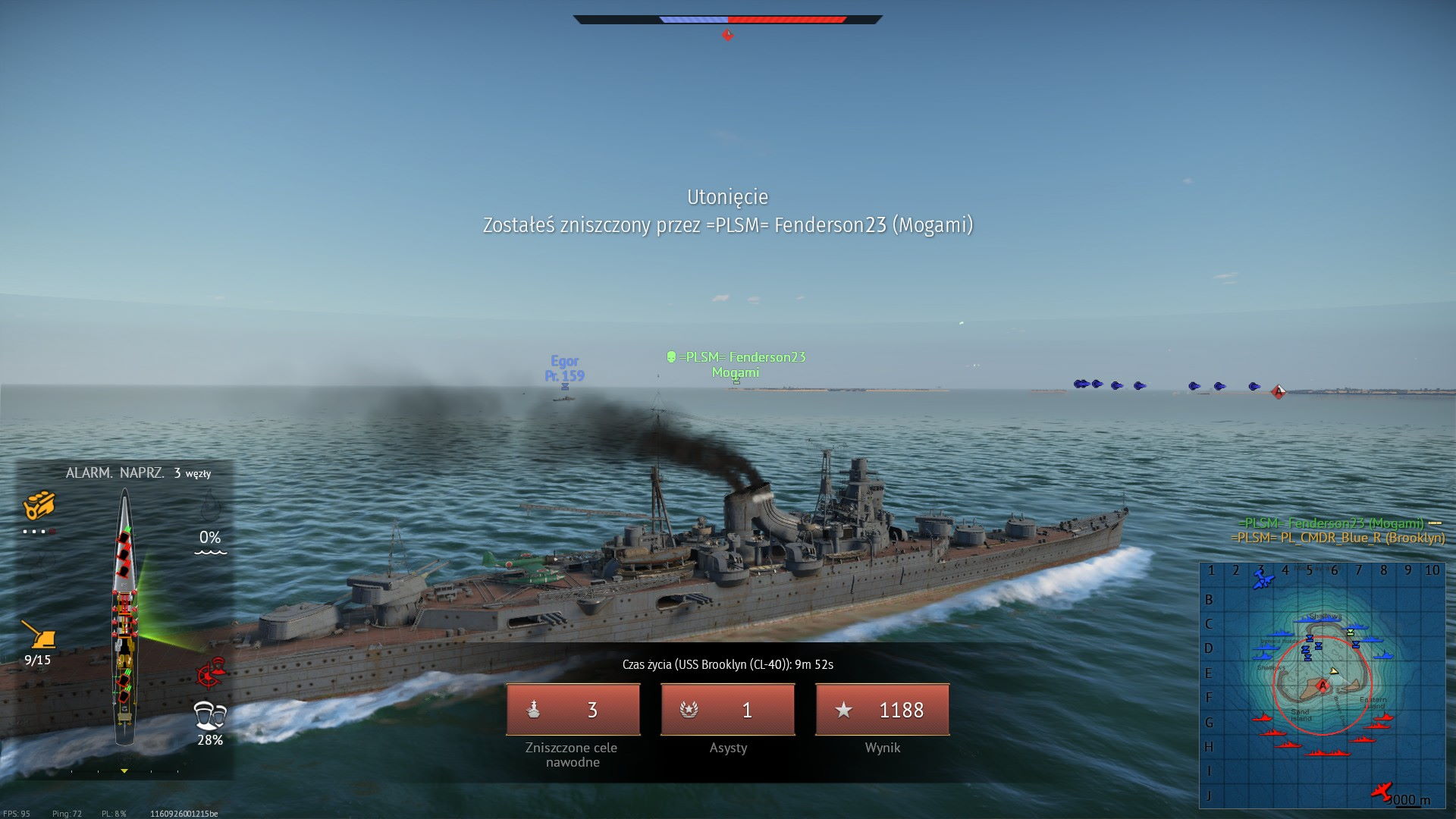Click the ammunition shells icon
The height and width of the screenshot is (819, 1456).
(39, 505)
